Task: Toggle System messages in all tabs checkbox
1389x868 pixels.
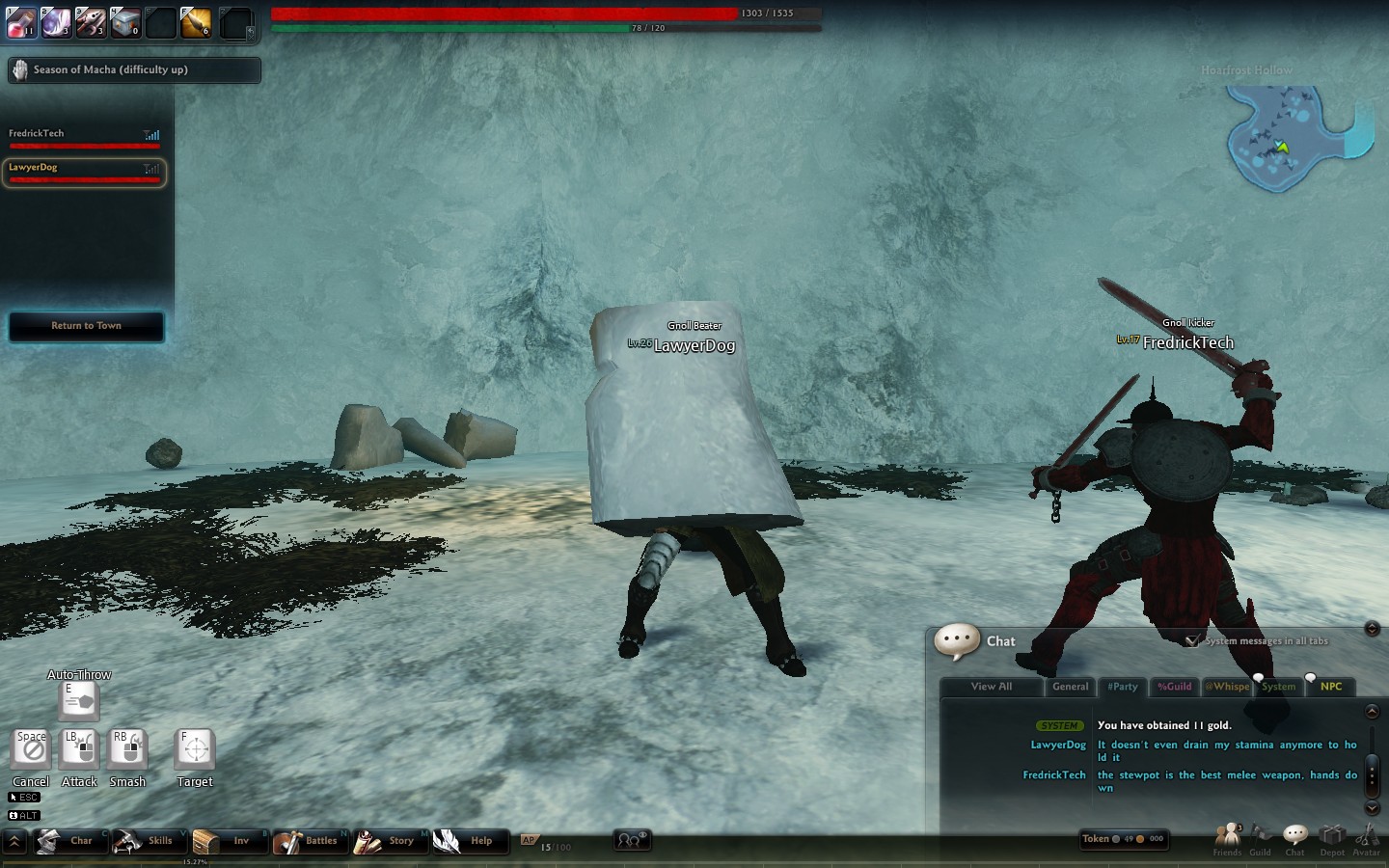Action: (x=1193, y=640)
